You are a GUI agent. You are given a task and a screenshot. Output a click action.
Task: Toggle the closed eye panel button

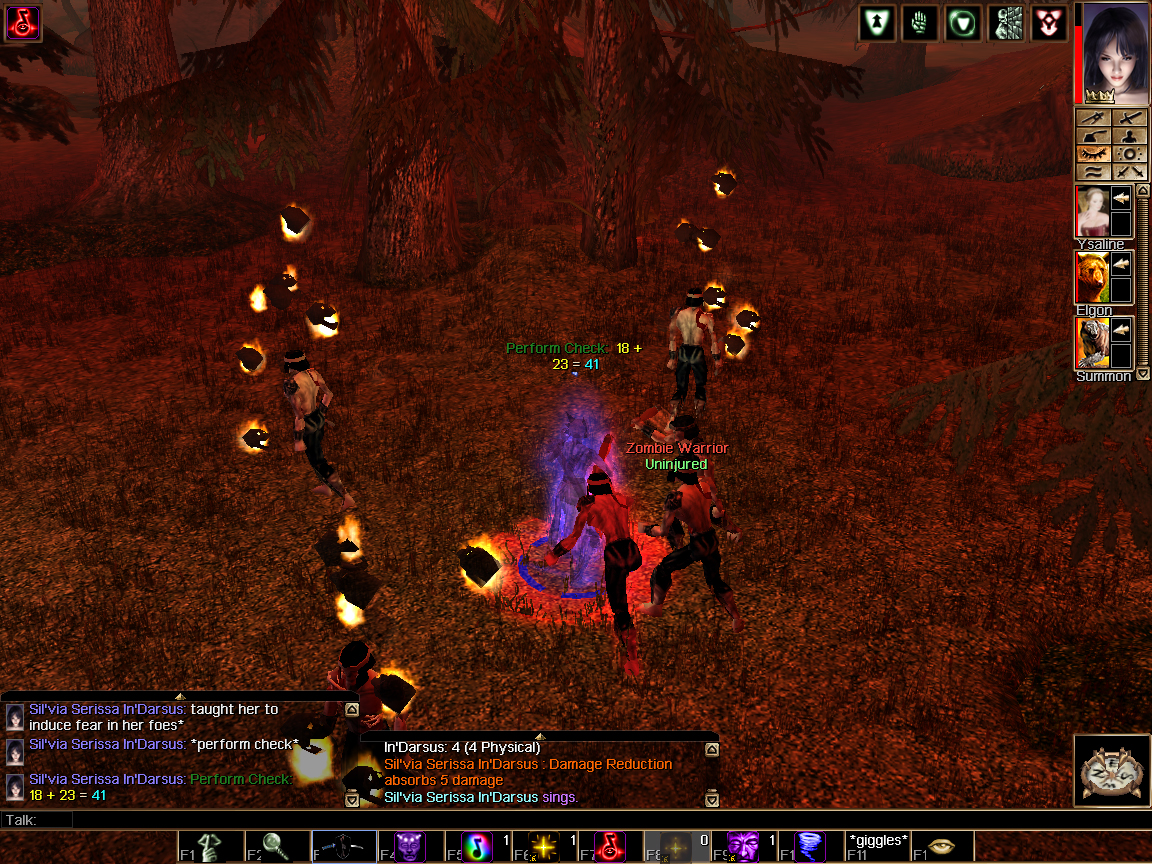1092,155
